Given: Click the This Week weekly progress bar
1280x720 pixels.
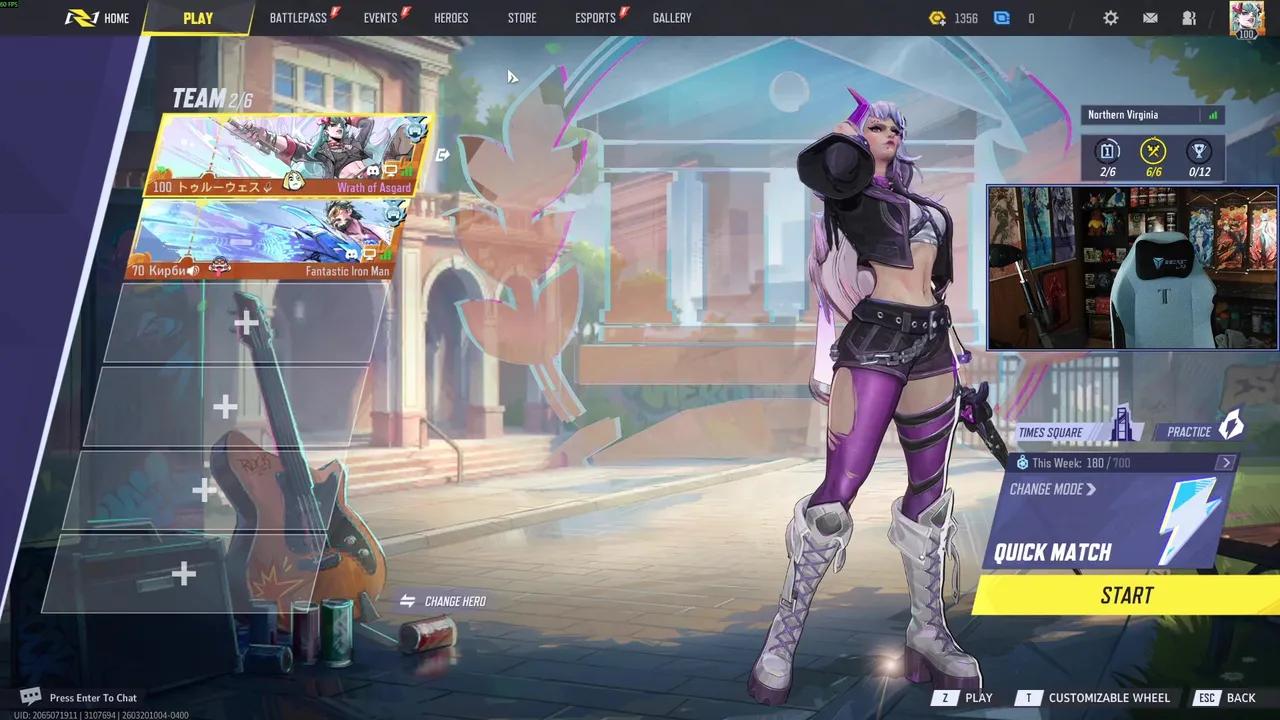Looking at the screenshot, I should coord(1120,462).
